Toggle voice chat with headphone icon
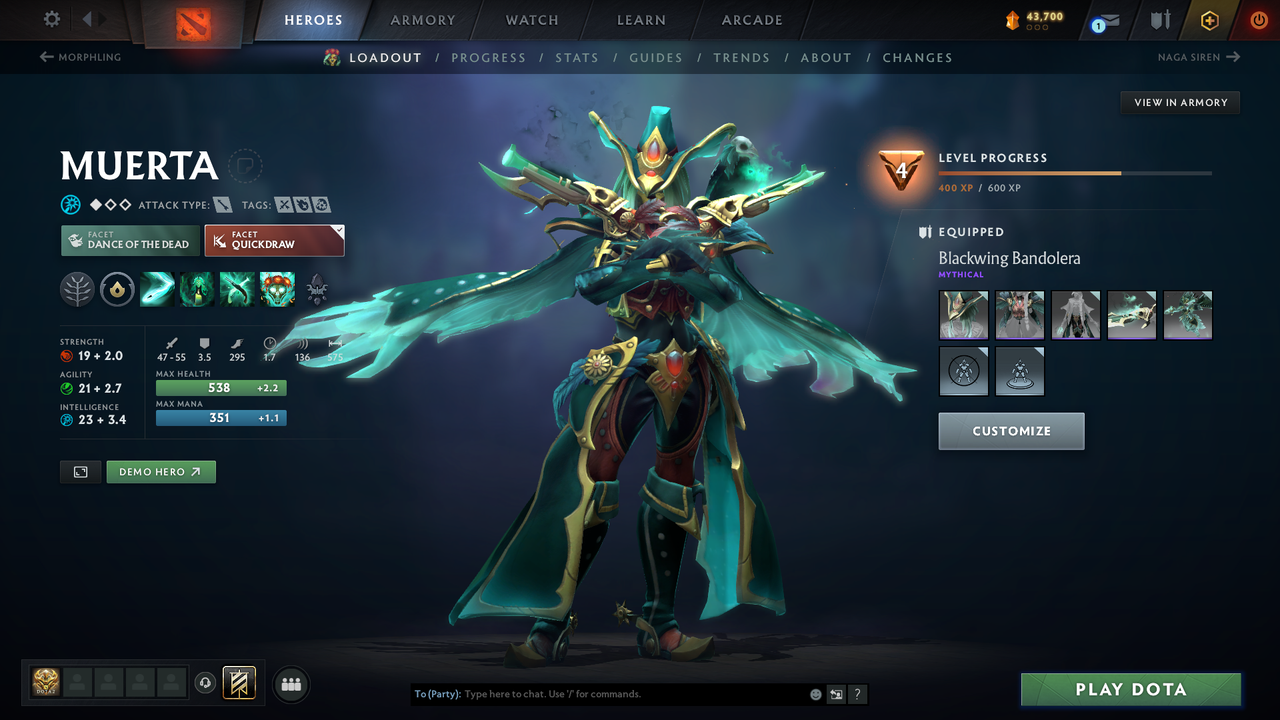The height and width of the screenshot is (720, 1280). point(207,683)
